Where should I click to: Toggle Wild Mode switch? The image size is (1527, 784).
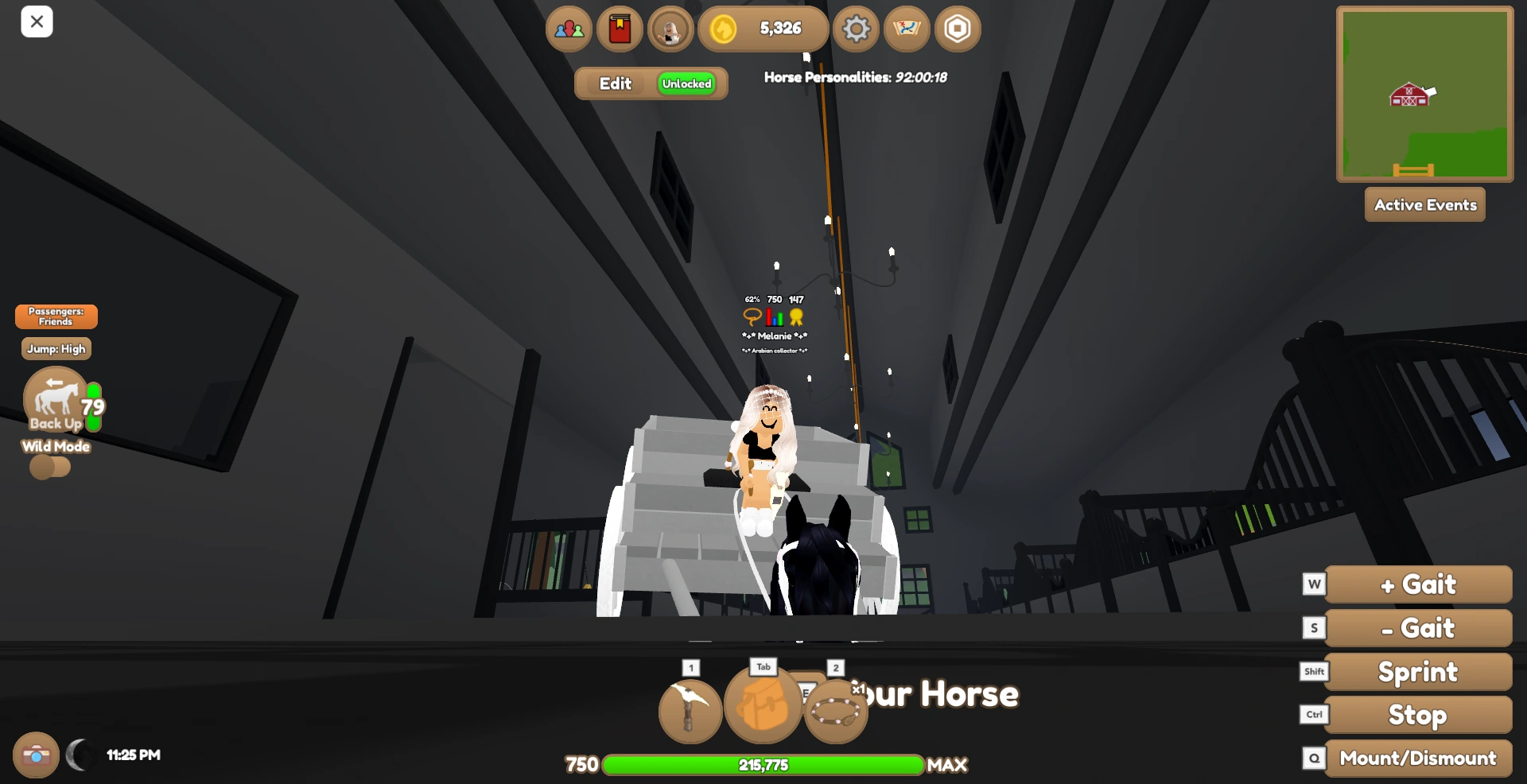[x=50, y=468]
